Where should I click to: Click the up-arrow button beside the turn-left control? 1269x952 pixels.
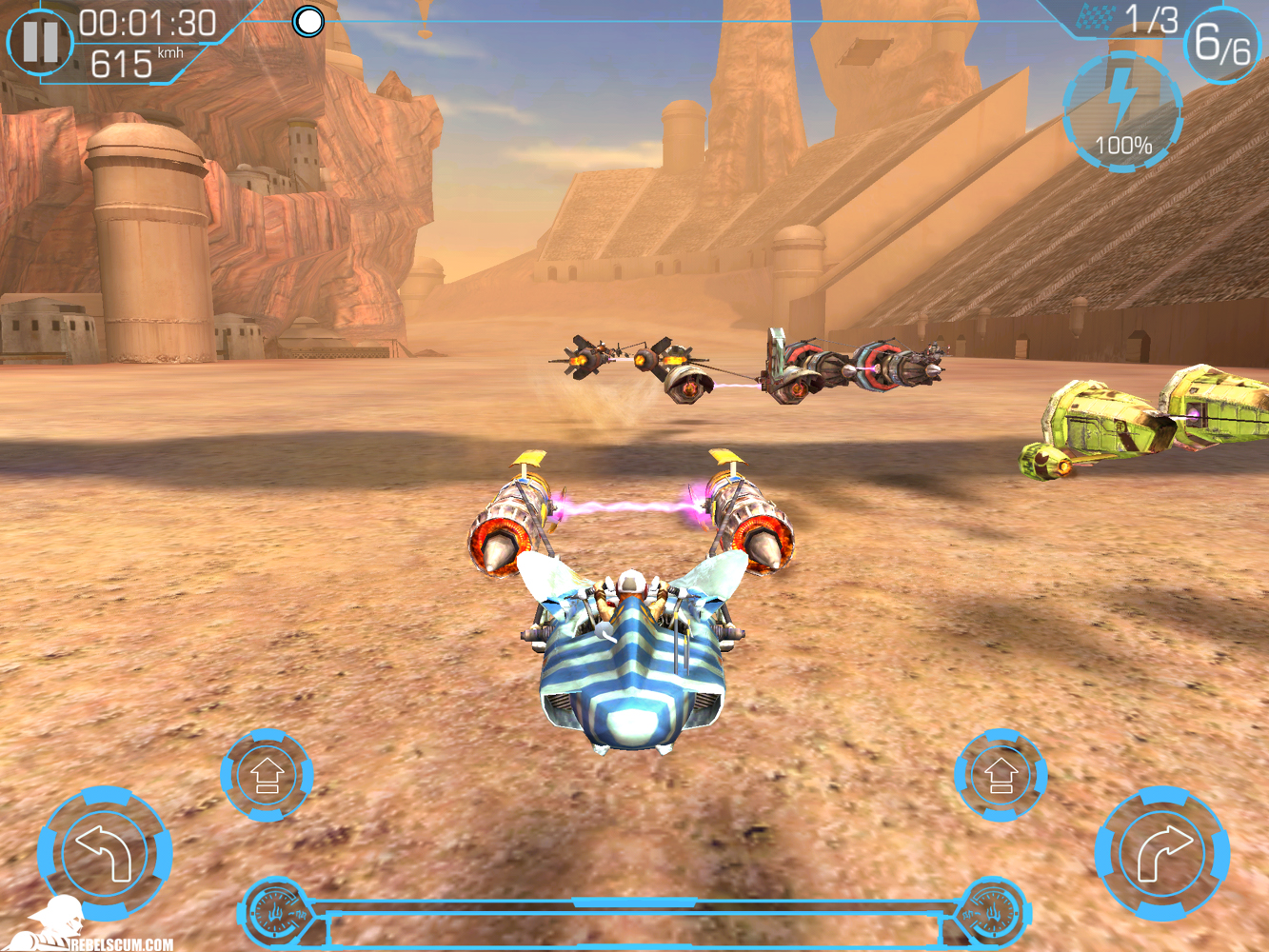tap(268, 775)
